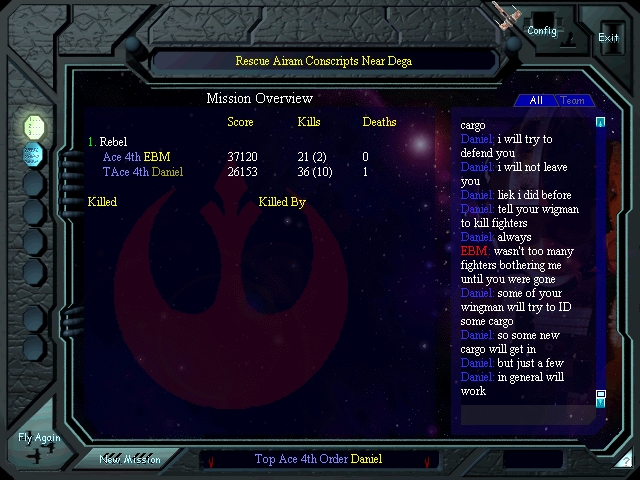
Task: Switch chat to the All tab
Action: click(x=536, y=100)
